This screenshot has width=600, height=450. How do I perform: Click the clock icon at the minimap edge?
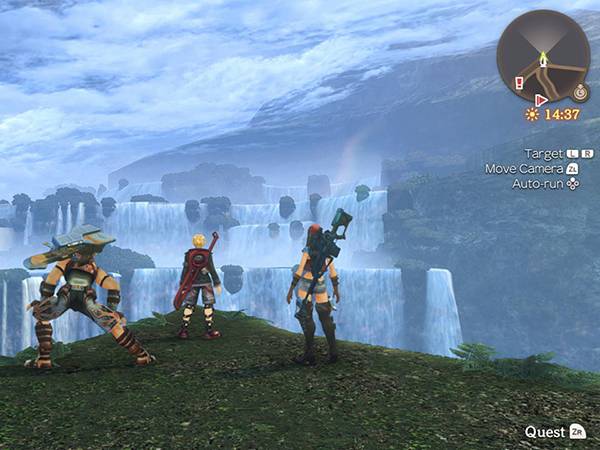point(580,91)
